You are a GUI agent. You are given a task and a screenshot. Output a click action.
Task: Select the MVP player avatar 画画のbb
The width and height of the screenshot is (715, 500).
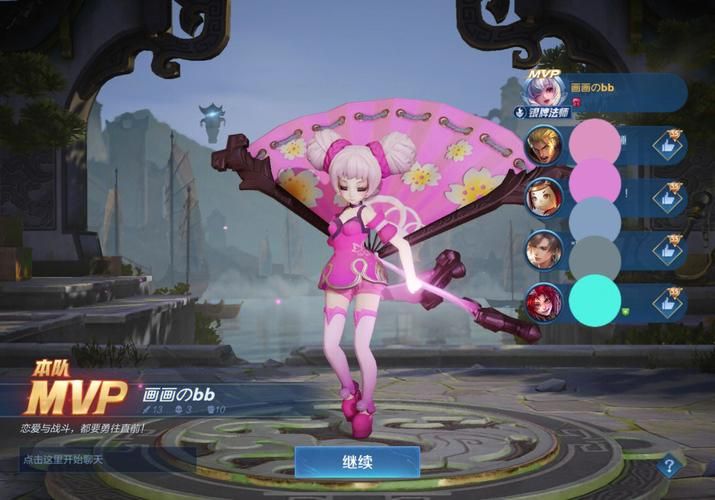point(547,89)
